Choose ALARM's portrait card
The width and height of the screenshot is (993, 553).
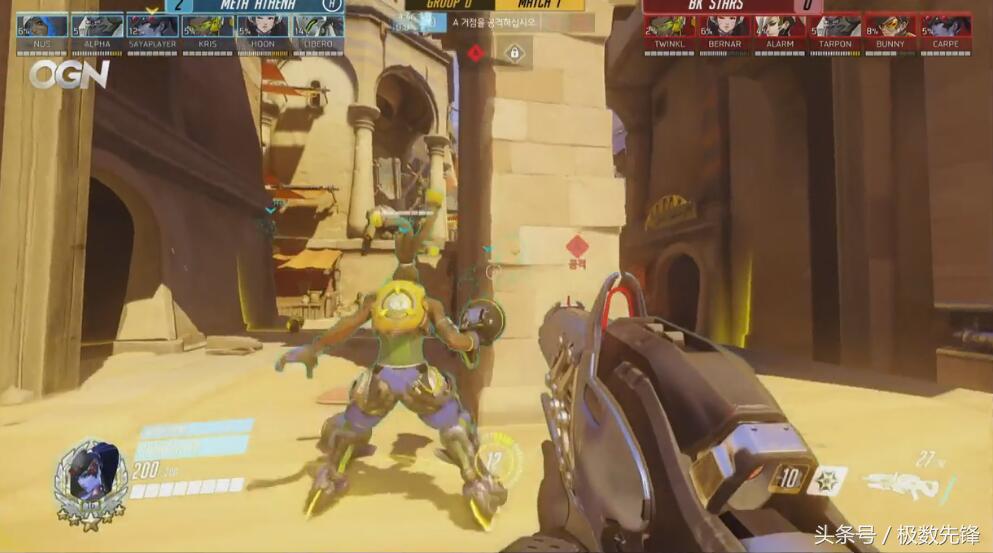tap(780, 29)
